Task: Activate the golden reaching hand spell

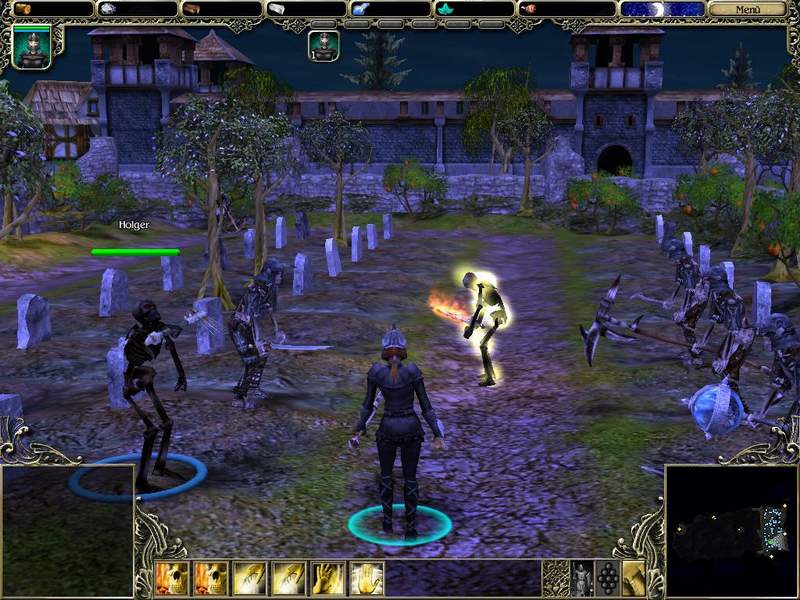Action: (326, 578)
